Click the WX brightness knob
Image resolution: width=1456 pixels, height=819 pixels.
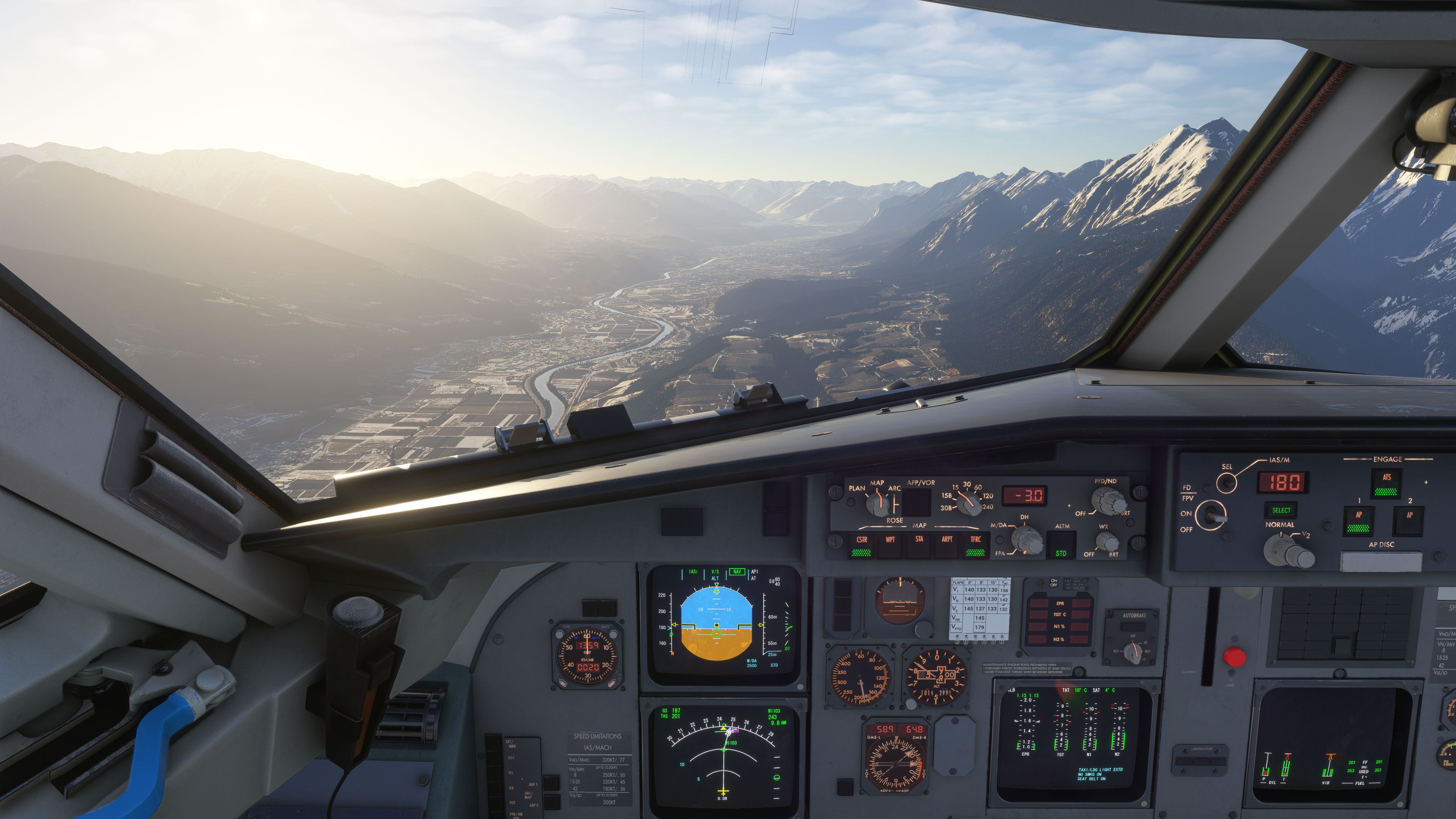(x=1106, y=543)
